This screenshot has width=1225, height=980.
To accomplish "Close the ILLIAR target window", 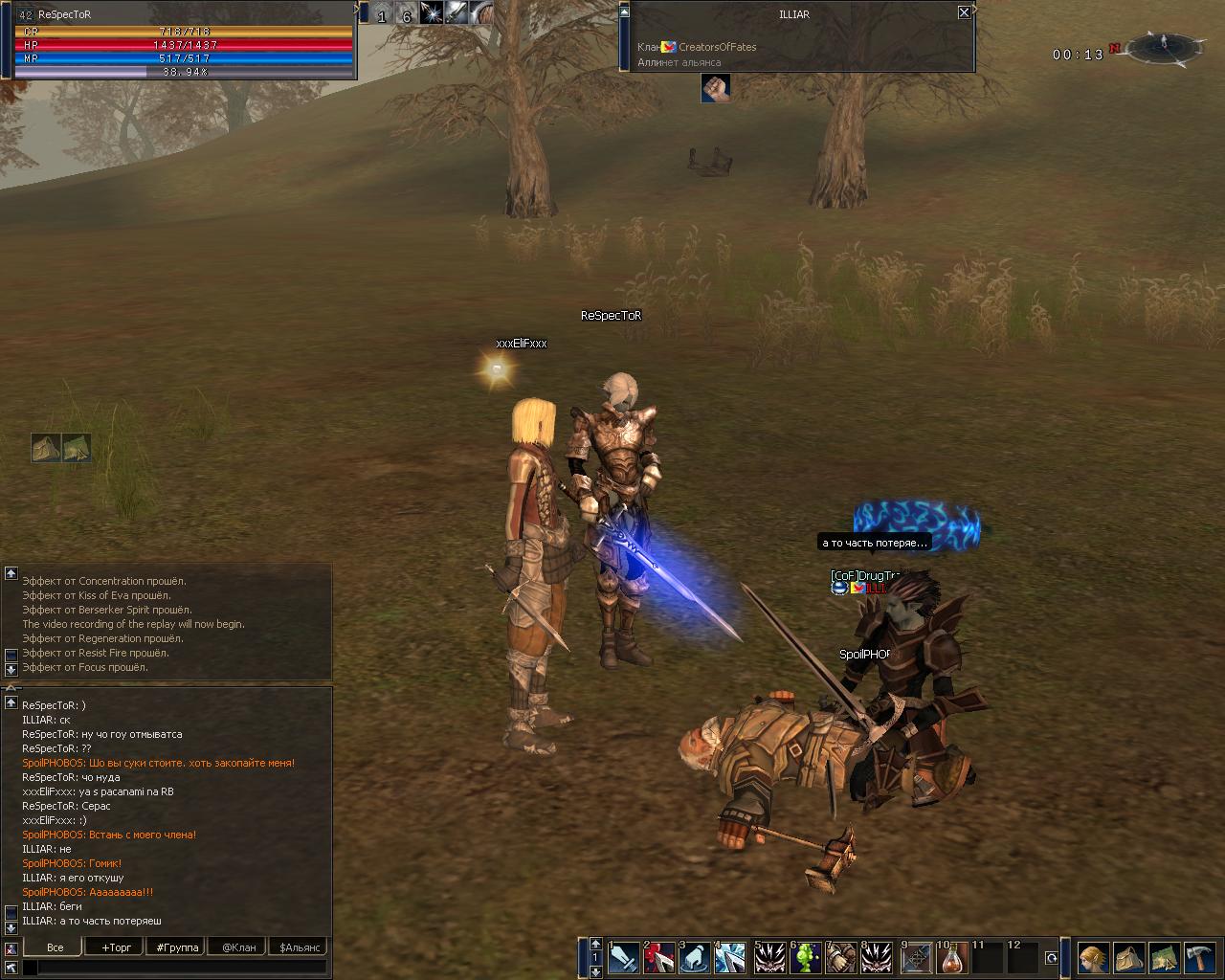I will 964,13.
